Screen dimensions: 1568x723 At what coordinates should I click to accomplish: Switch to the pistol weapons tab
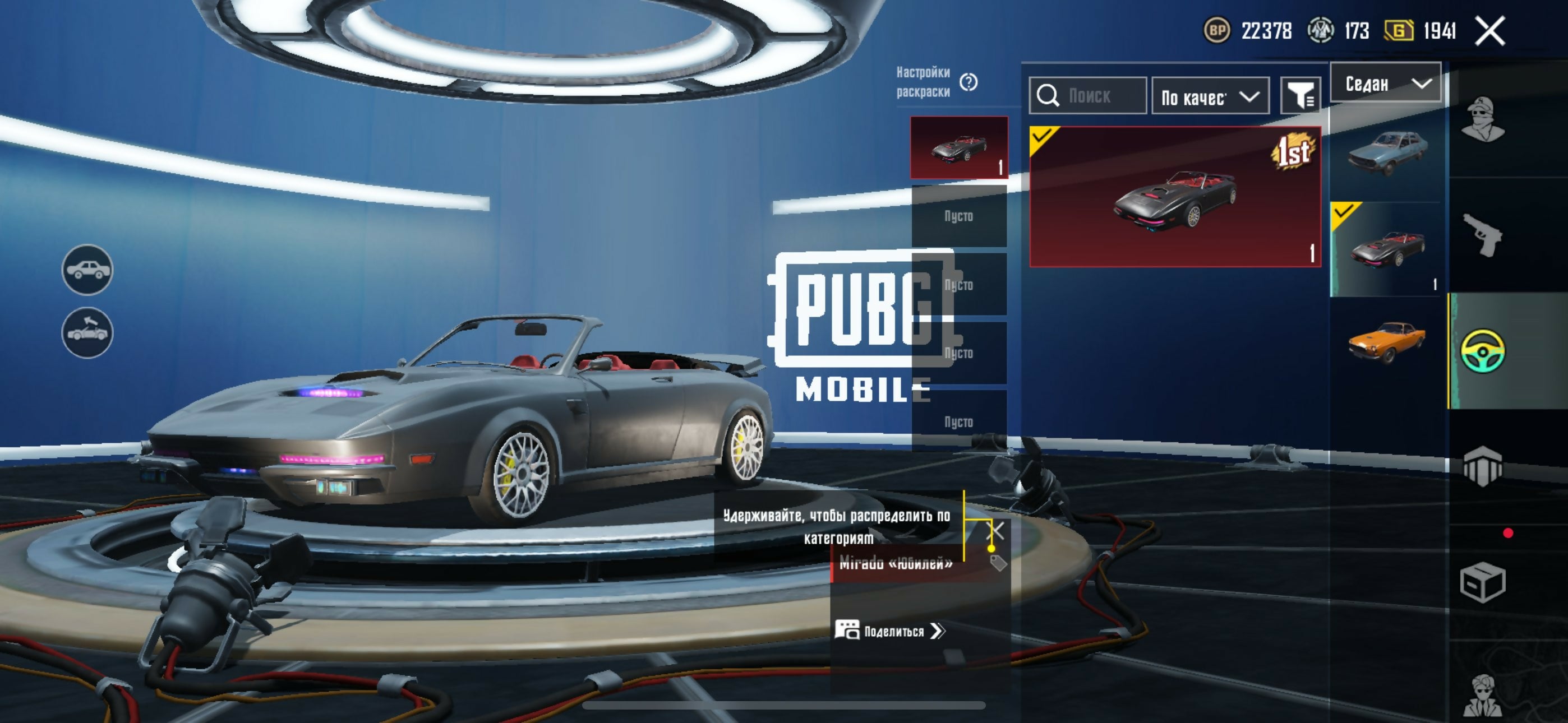pyautogui.click(x=1482, y=235)
